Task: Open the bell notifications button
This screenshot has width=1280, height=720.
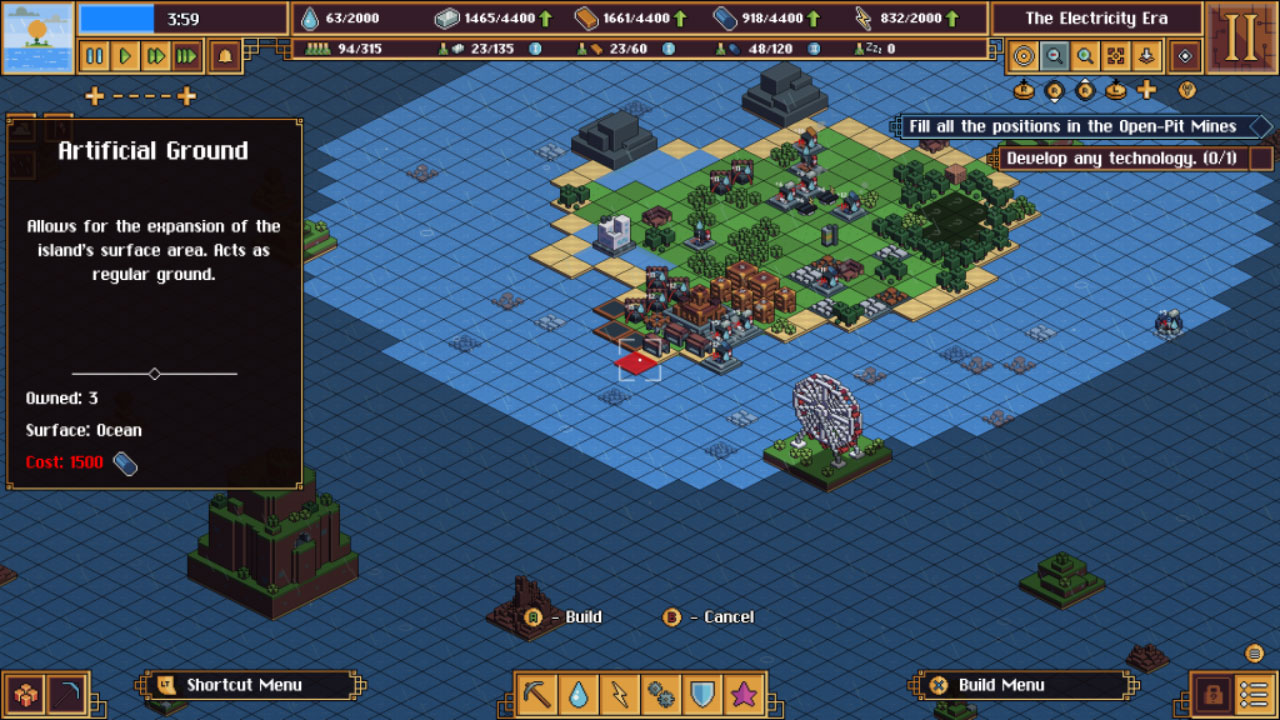Action: [224, 56]
